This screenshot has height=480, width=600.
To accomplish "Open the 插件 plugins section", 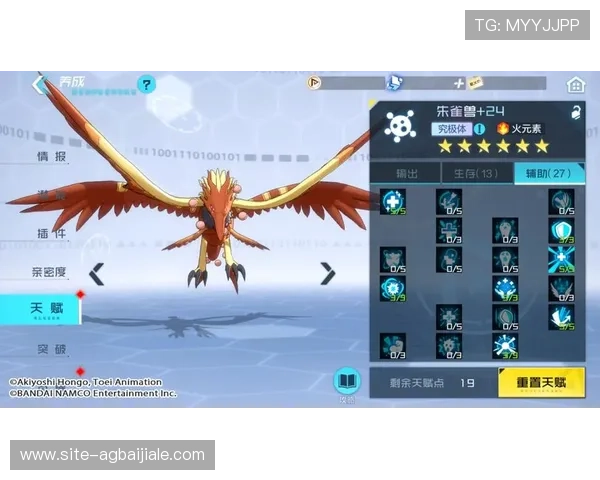I will click(51, 233).
